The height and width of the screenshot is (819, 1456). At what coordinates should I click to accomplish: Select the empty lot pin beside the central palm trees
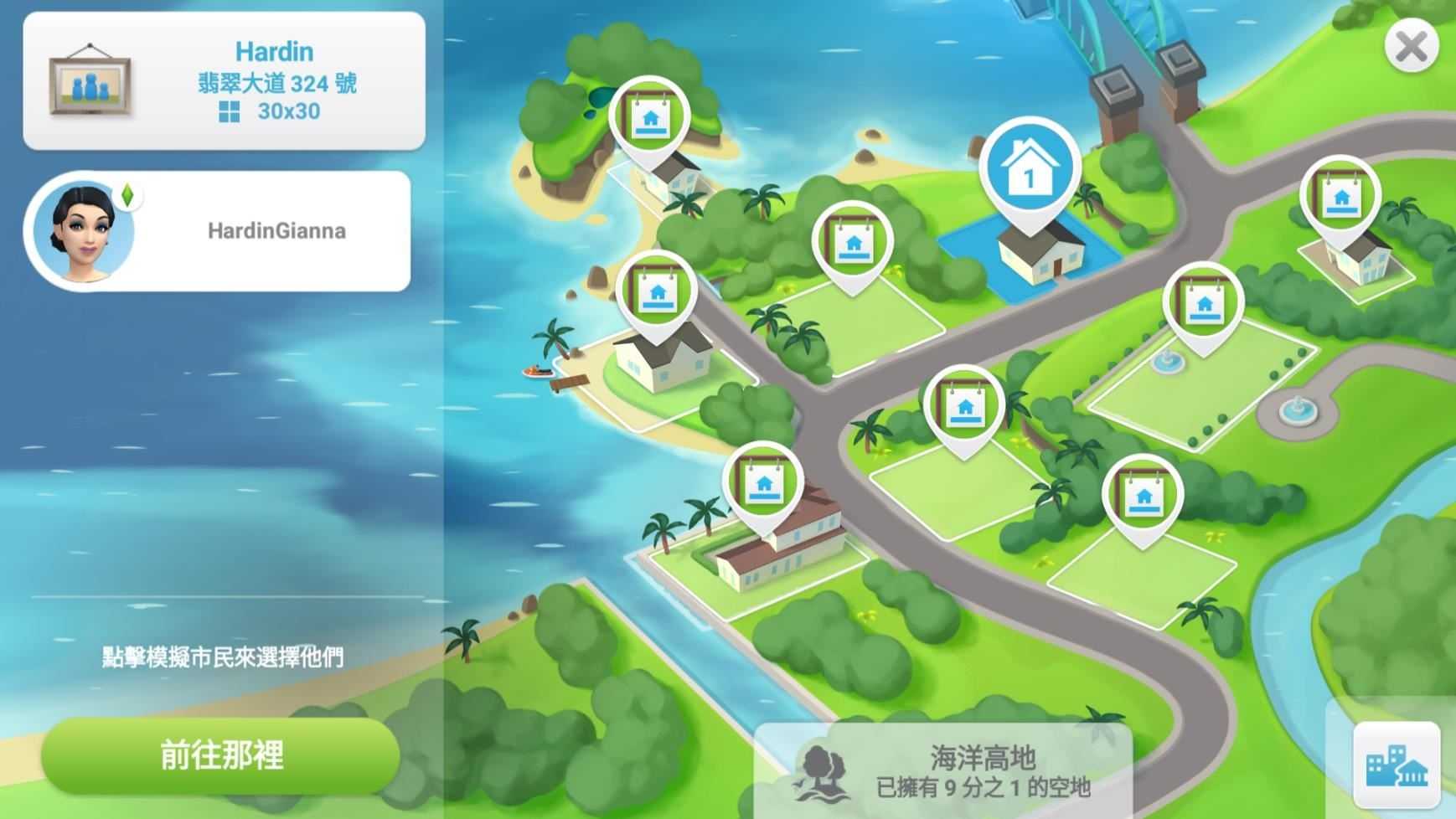(x=854, y=243)
